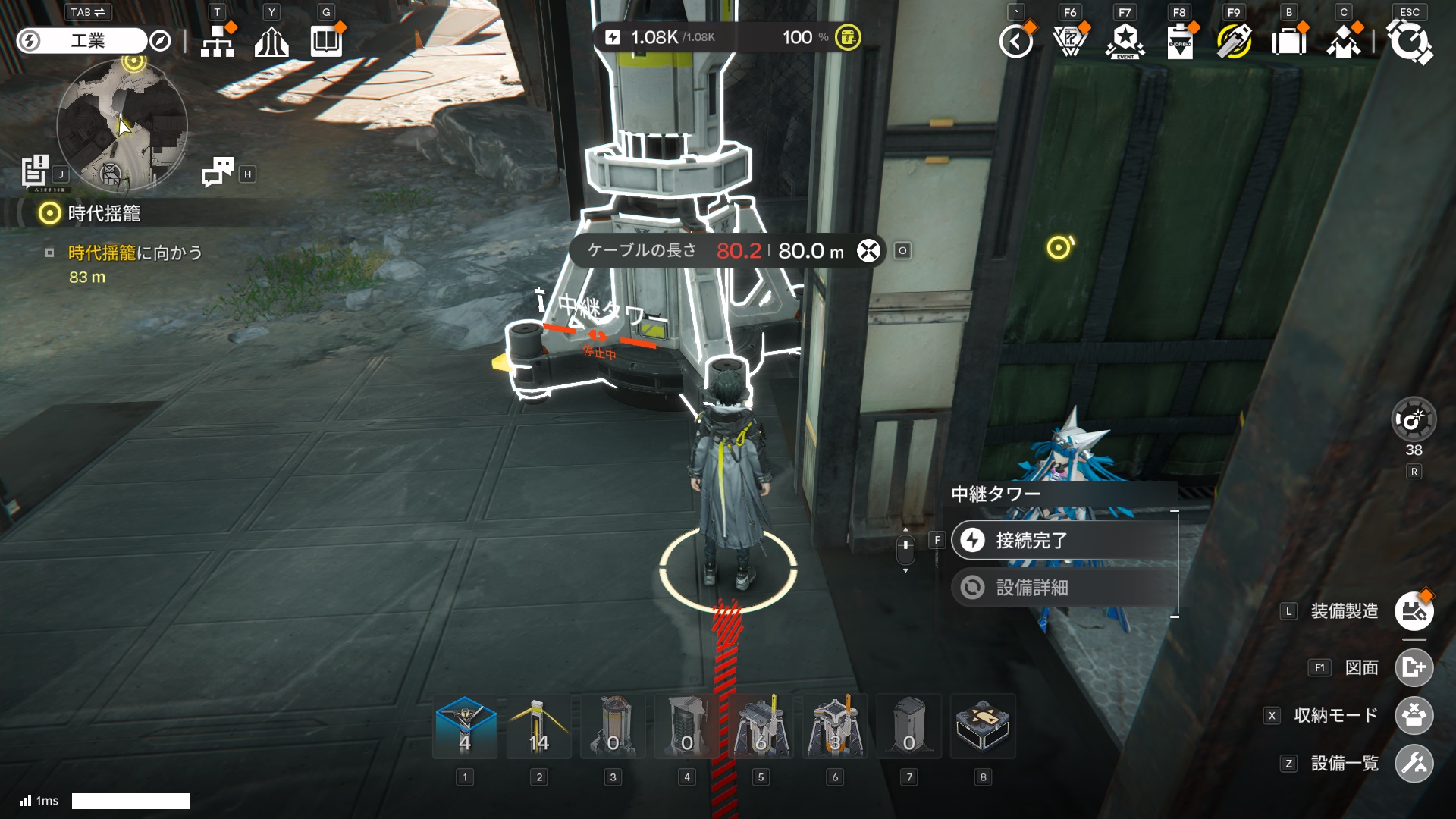The image size is (1456, 819).
Task: Open the book icon in top bar
Action: (327, 41)
